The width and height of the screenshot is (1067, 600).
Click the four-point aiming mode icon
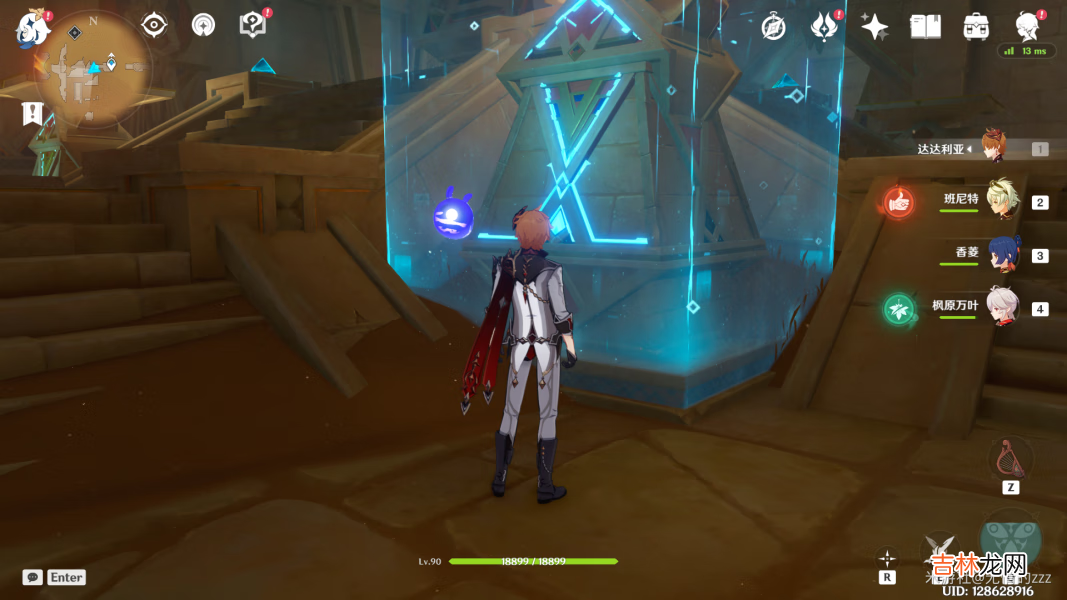[887, 558]
